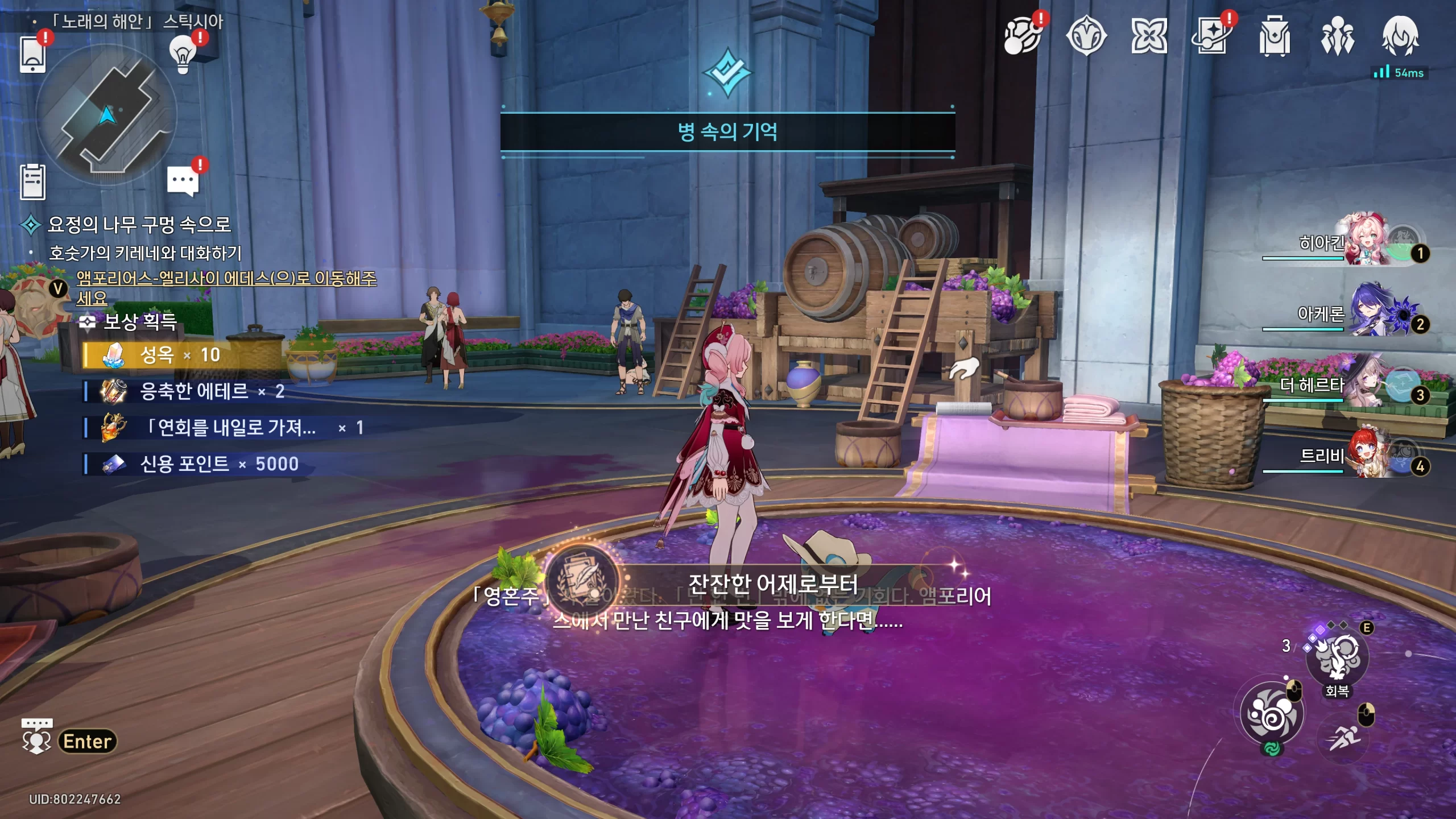Open the phone menu icon
The width and height of the screenshot is (1456, 819).
32,54
